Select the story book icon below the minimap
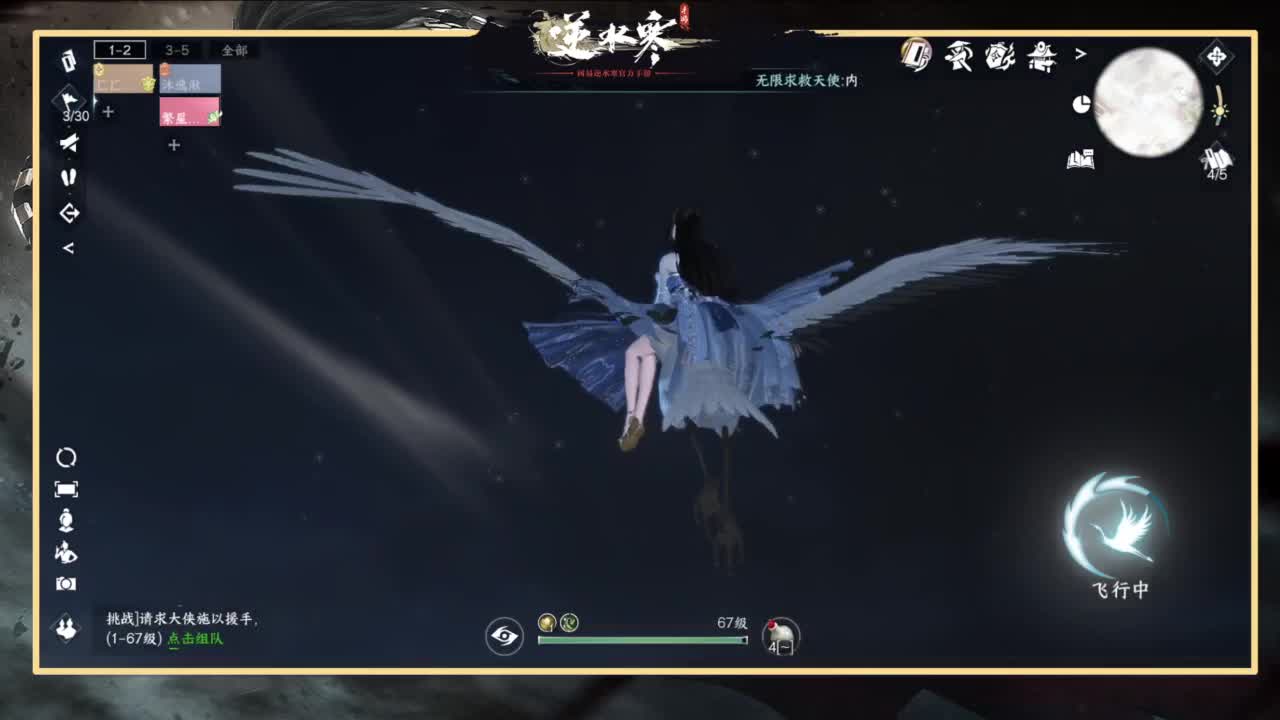The height and width of the screenshot is (720, 1280). (1082, 160)
